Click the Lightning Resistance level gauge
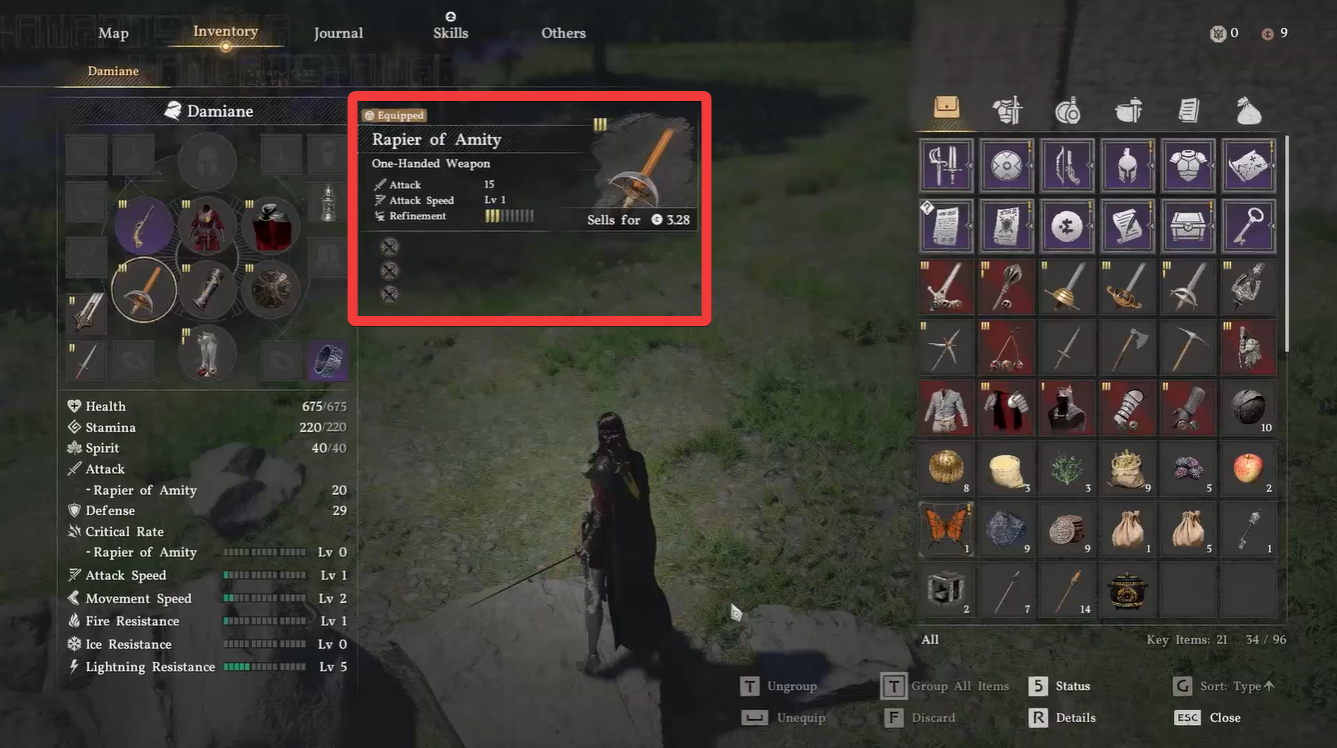The image size is (1337, 748). (264, 666)
